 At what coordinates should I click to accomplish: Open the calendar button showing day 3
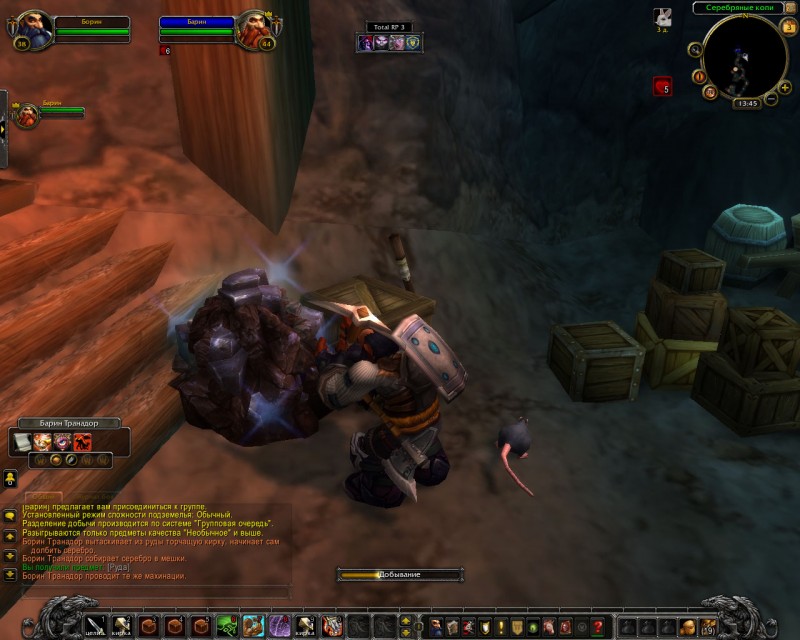pyautogui.click(x=789, y=27)
